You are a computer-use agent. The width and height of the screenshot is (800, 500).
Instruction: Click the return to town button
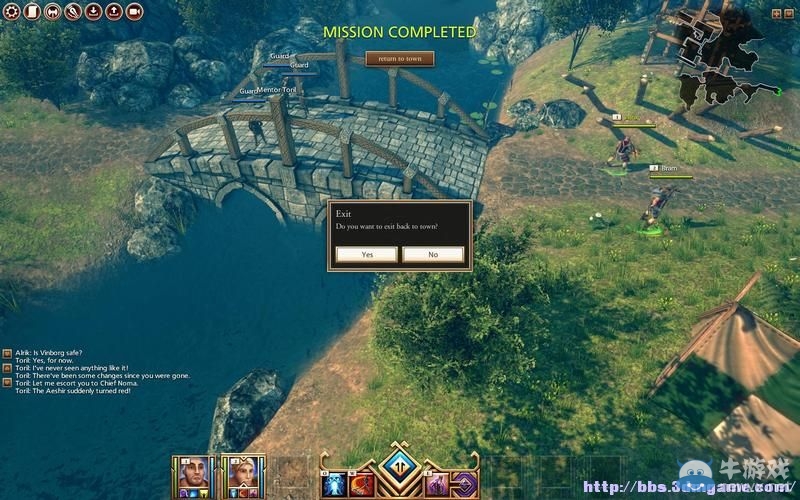(399, 59)
